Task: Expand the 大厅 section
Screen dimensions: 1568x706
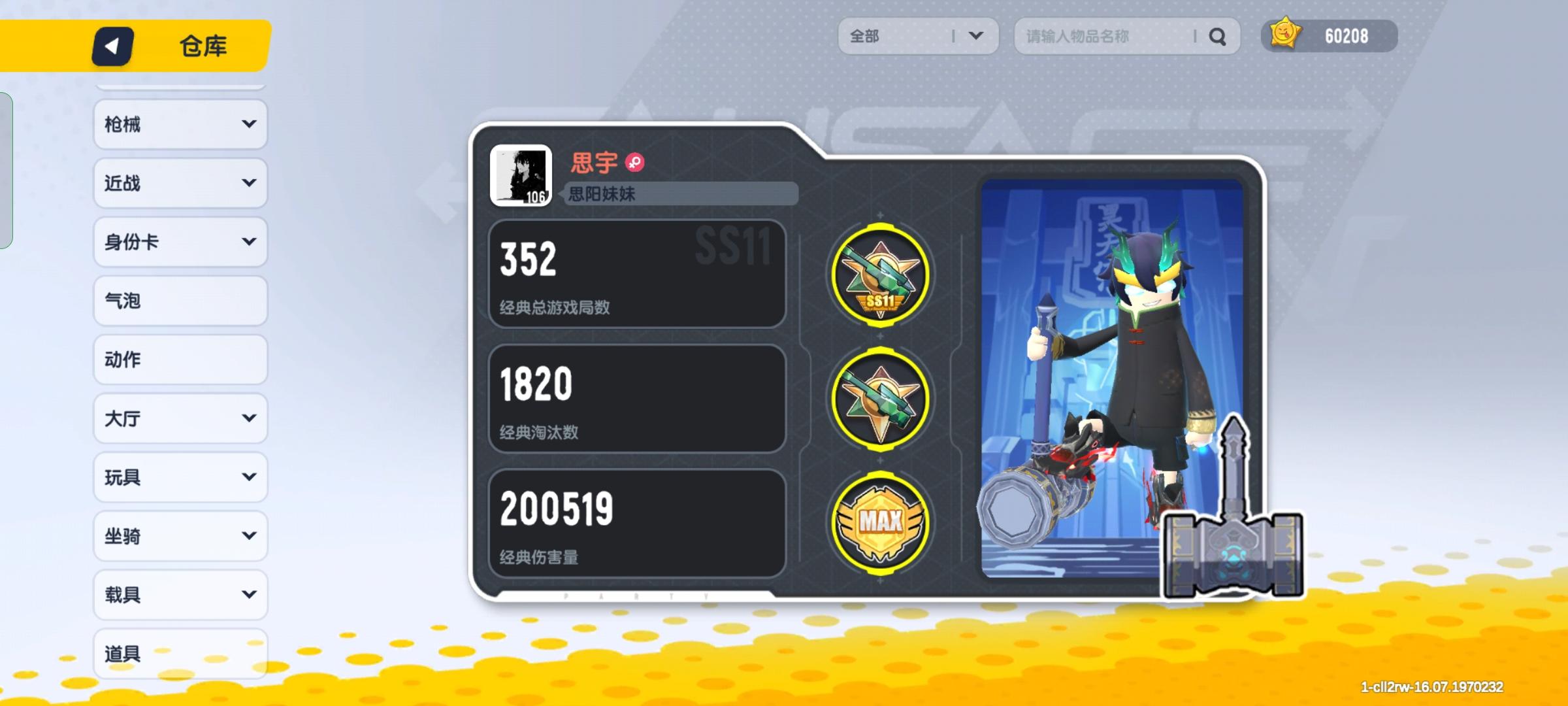Action: click(x=180, y=418)
